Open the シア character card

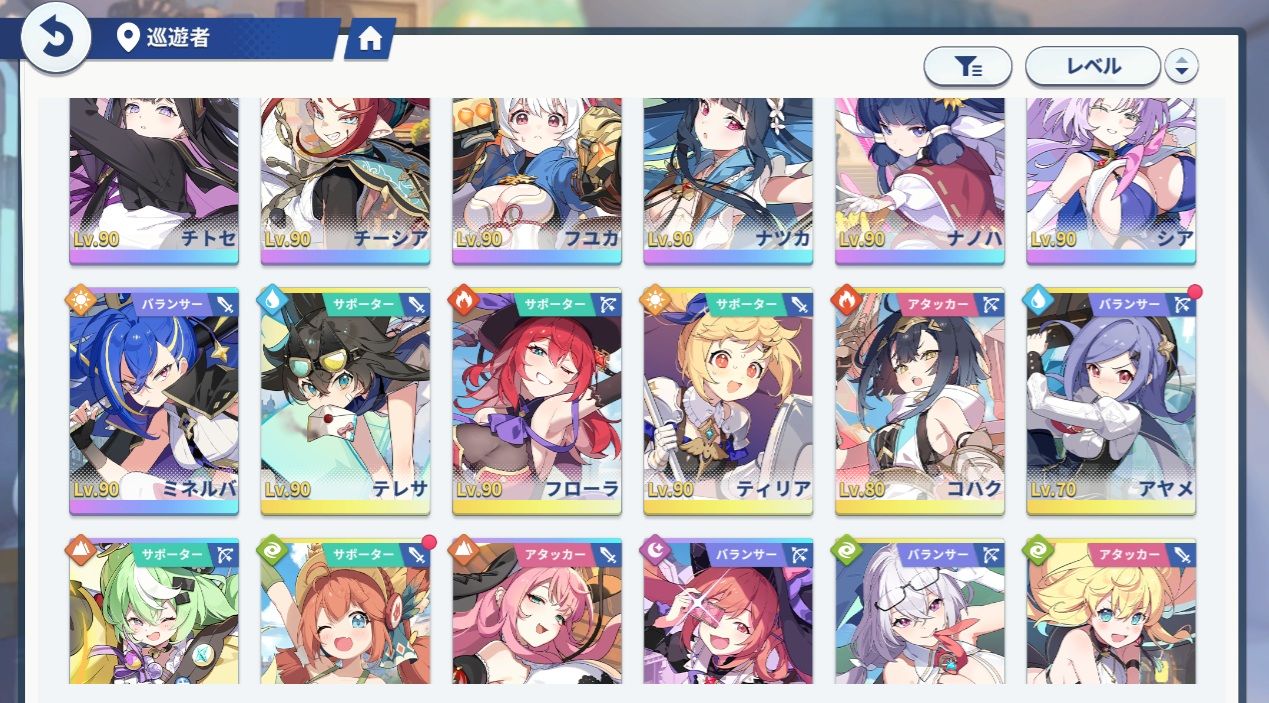click(1111, 180)
